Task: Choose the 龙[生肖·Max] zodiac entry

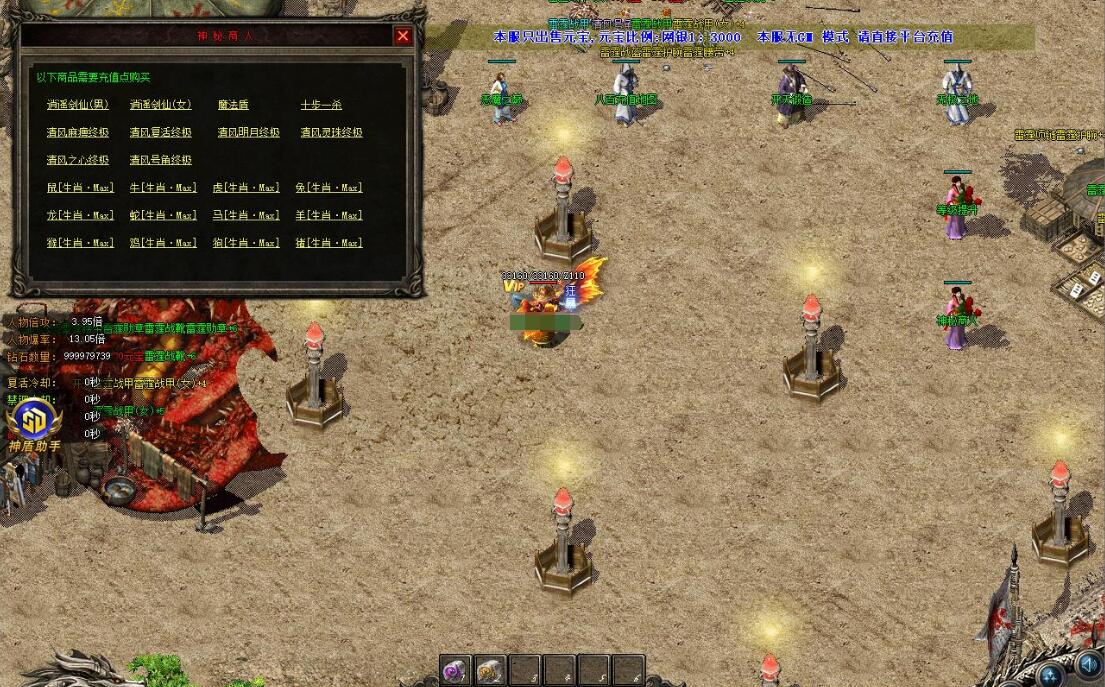Action: pos(80,215)
